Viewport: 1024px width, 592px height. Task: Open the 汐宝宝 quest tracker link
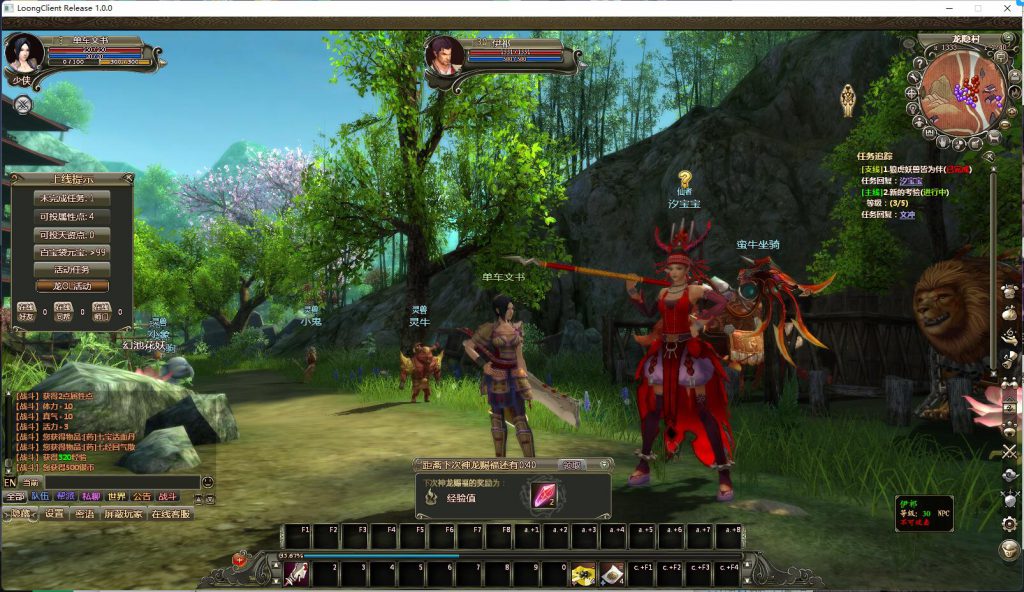coord(910,180)
